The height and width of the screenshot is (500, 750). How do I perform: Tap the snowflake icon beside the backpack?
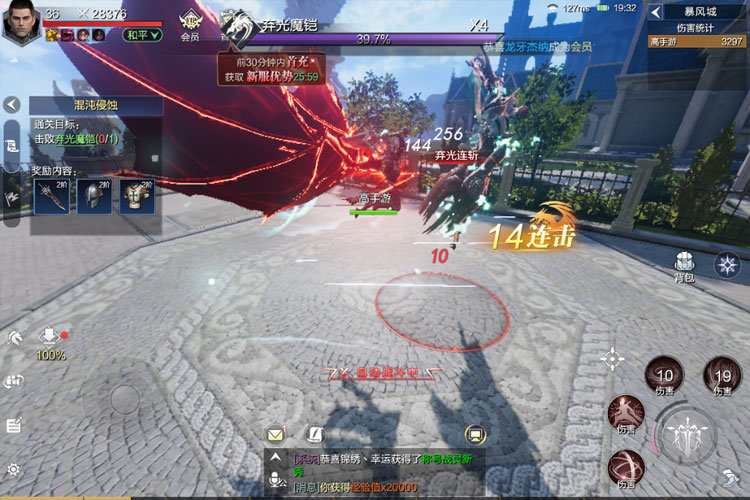[x=727, y=265]
